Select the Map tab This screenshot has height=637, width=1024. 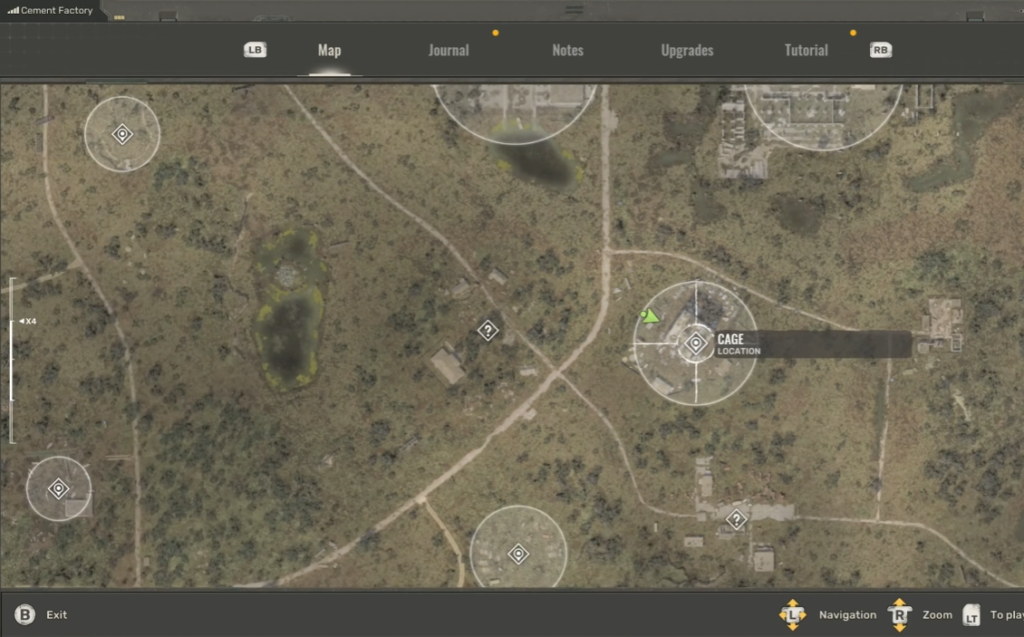tap(329, 50)
